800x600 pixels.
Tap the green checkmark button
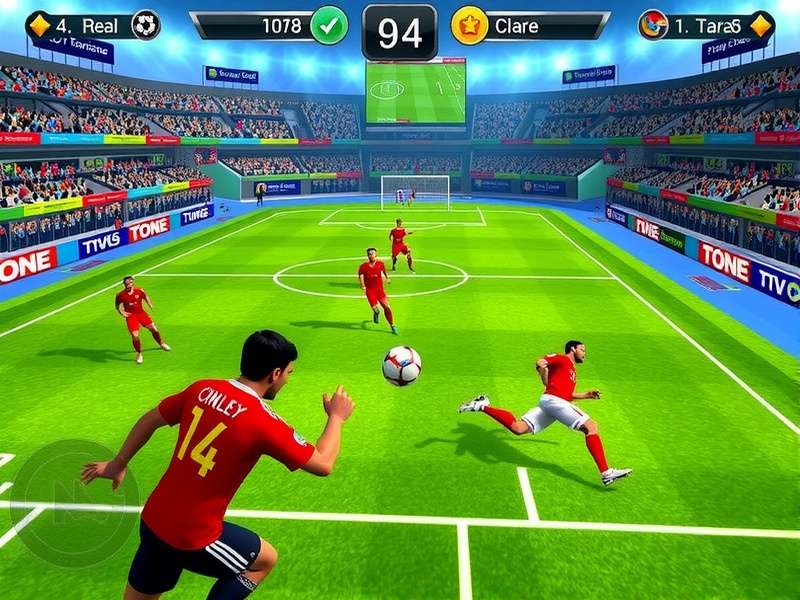tap(329, 25)
